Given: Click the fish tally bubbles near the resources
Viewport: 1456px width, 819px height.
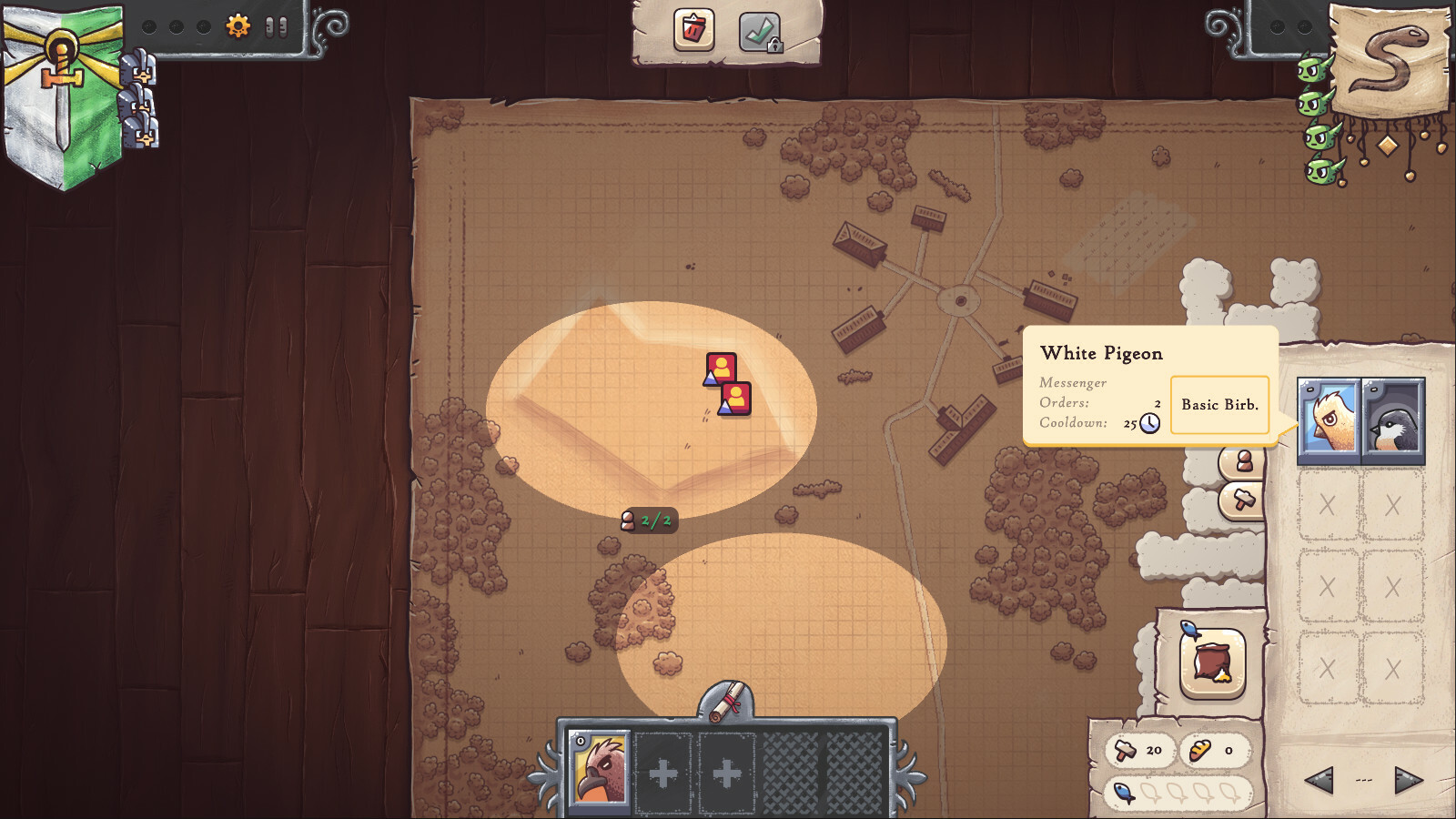Looking at the screenshot, I should (x=1174, y=791).
